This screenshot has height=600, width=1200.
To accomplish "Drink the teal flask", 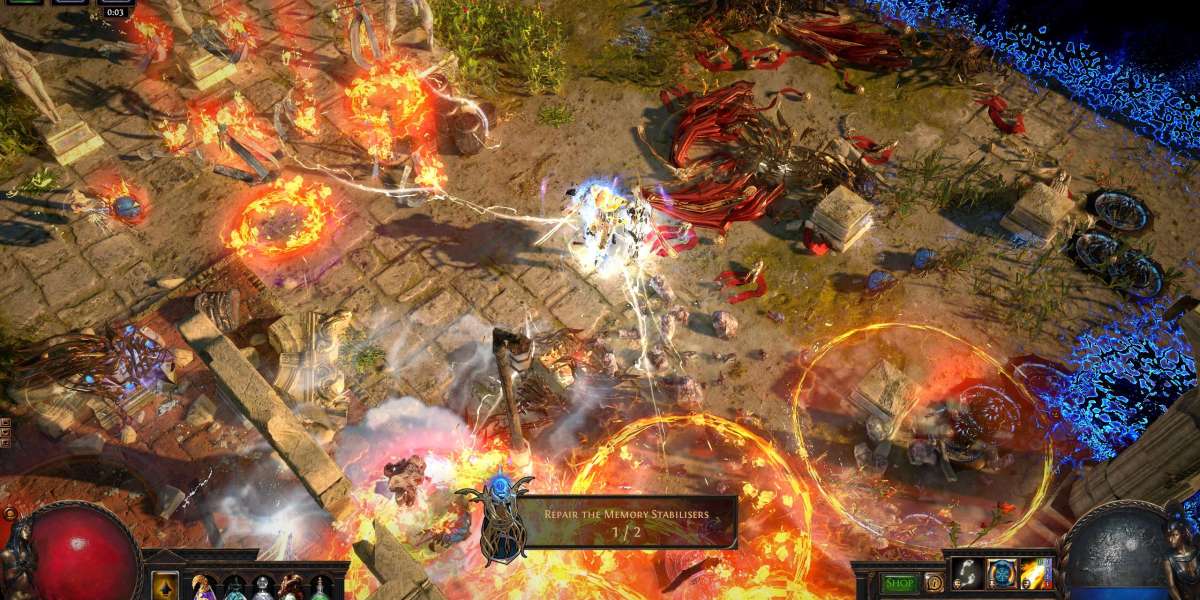I will click(x=233, y=588).
